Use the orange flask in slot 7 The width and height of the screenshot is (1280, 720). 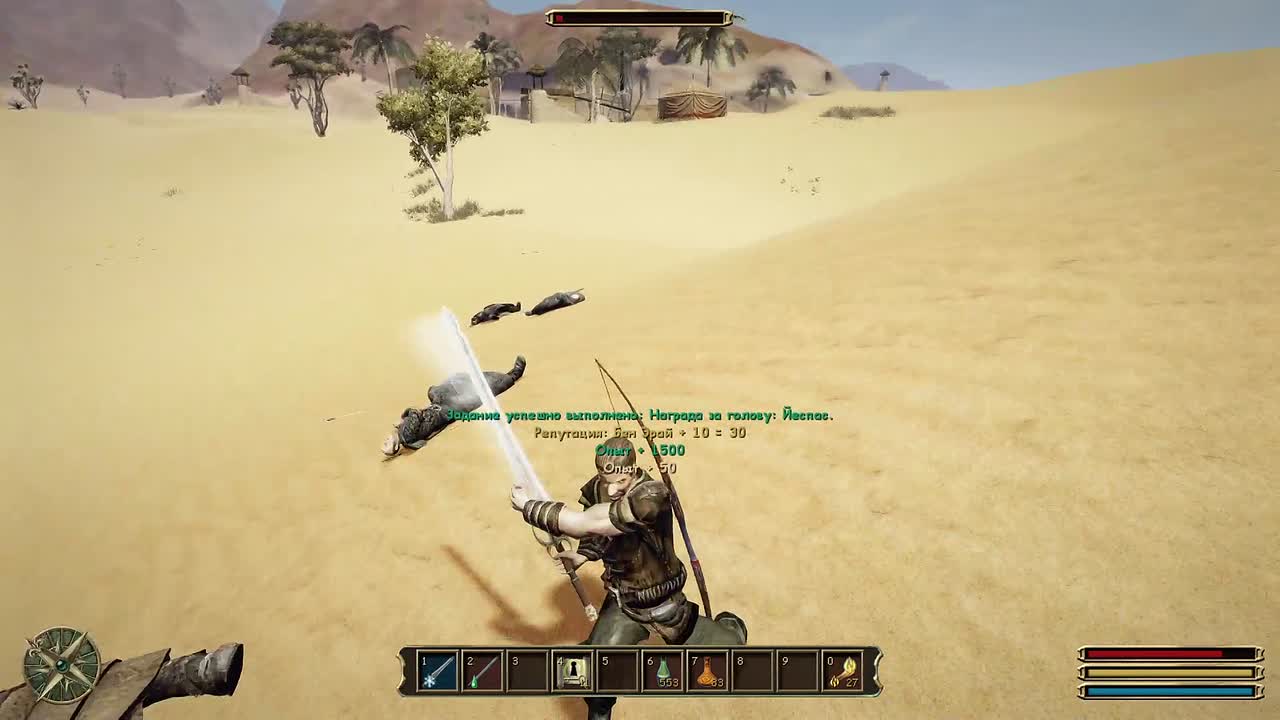pyautogui.click(x=708, y=671)
